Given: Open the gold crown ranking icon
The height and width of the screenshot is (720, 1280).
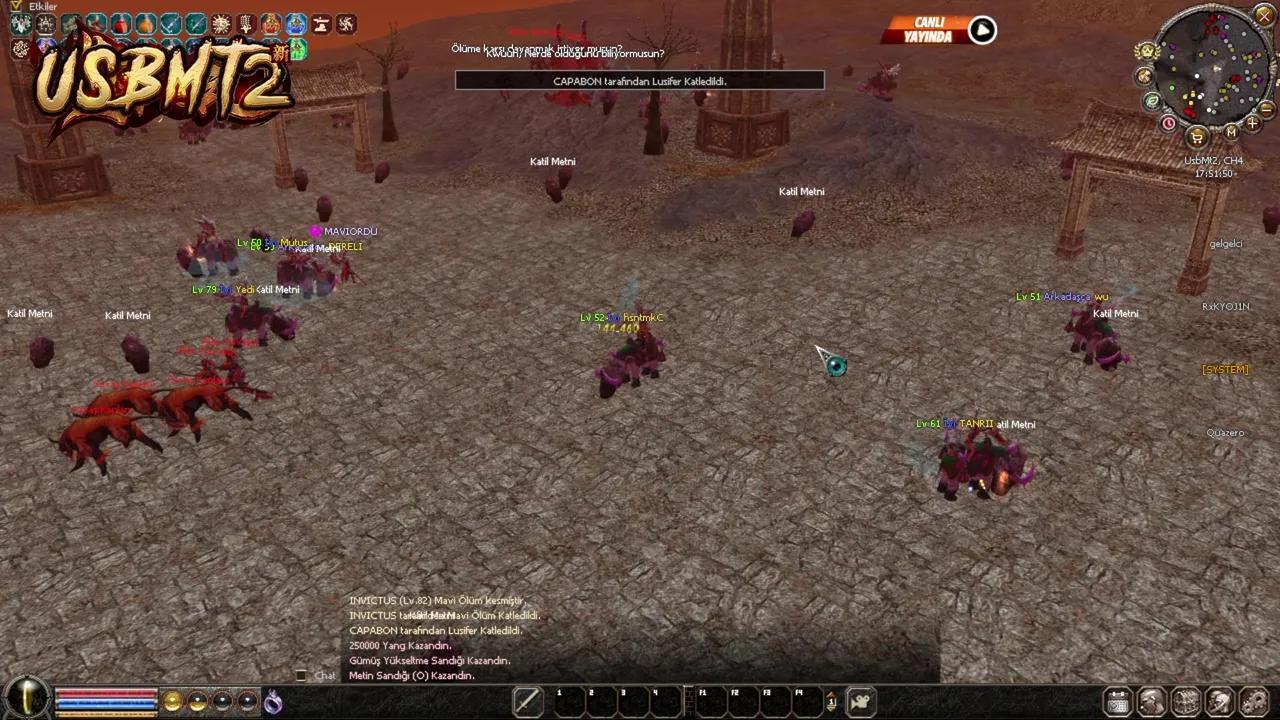Looking at the screenshot, I should (1148, 52).
